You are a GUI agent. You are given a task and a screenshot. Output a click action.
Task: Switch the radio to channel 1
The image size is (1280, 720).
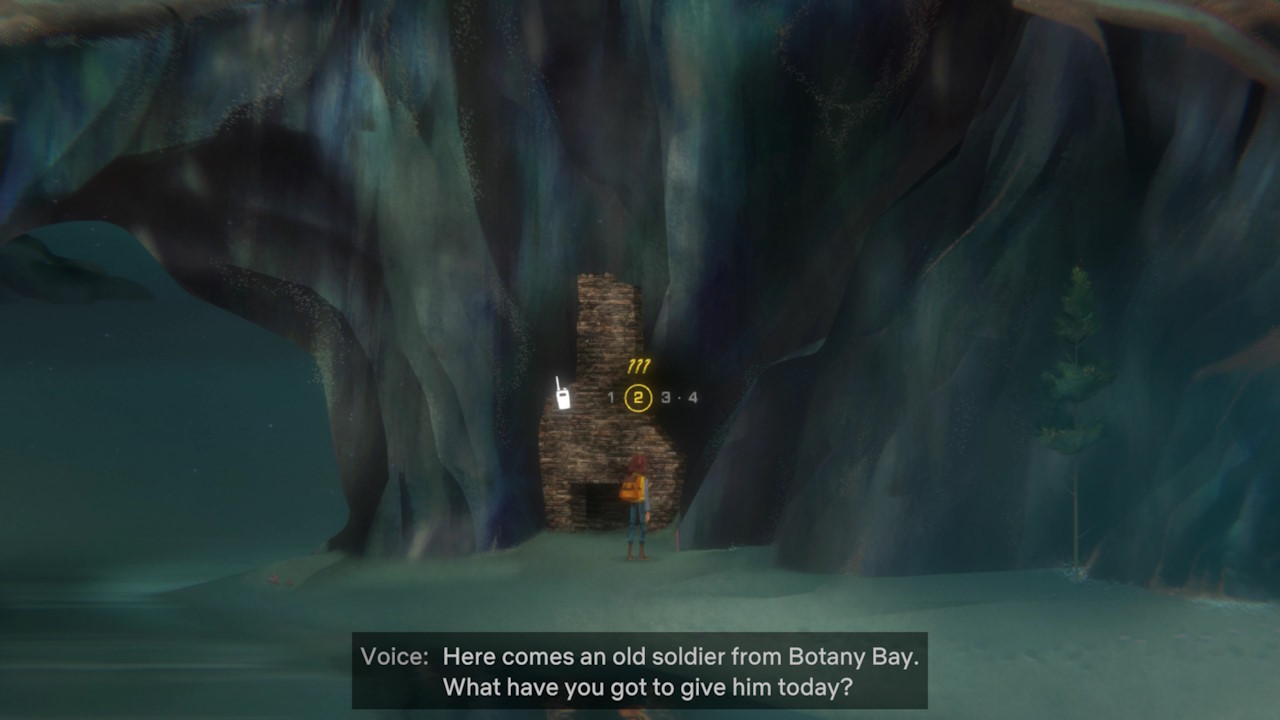(611, 397)
